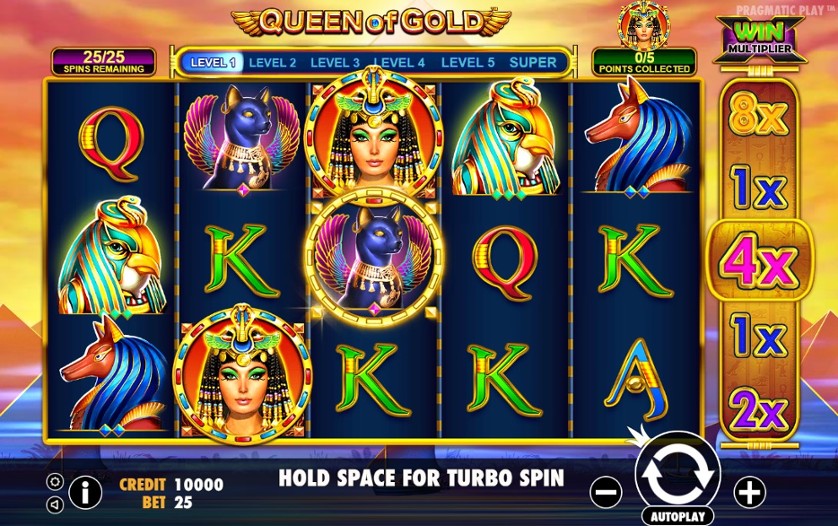
Task: Open settings via the gear icon
Action: point(55,481)
